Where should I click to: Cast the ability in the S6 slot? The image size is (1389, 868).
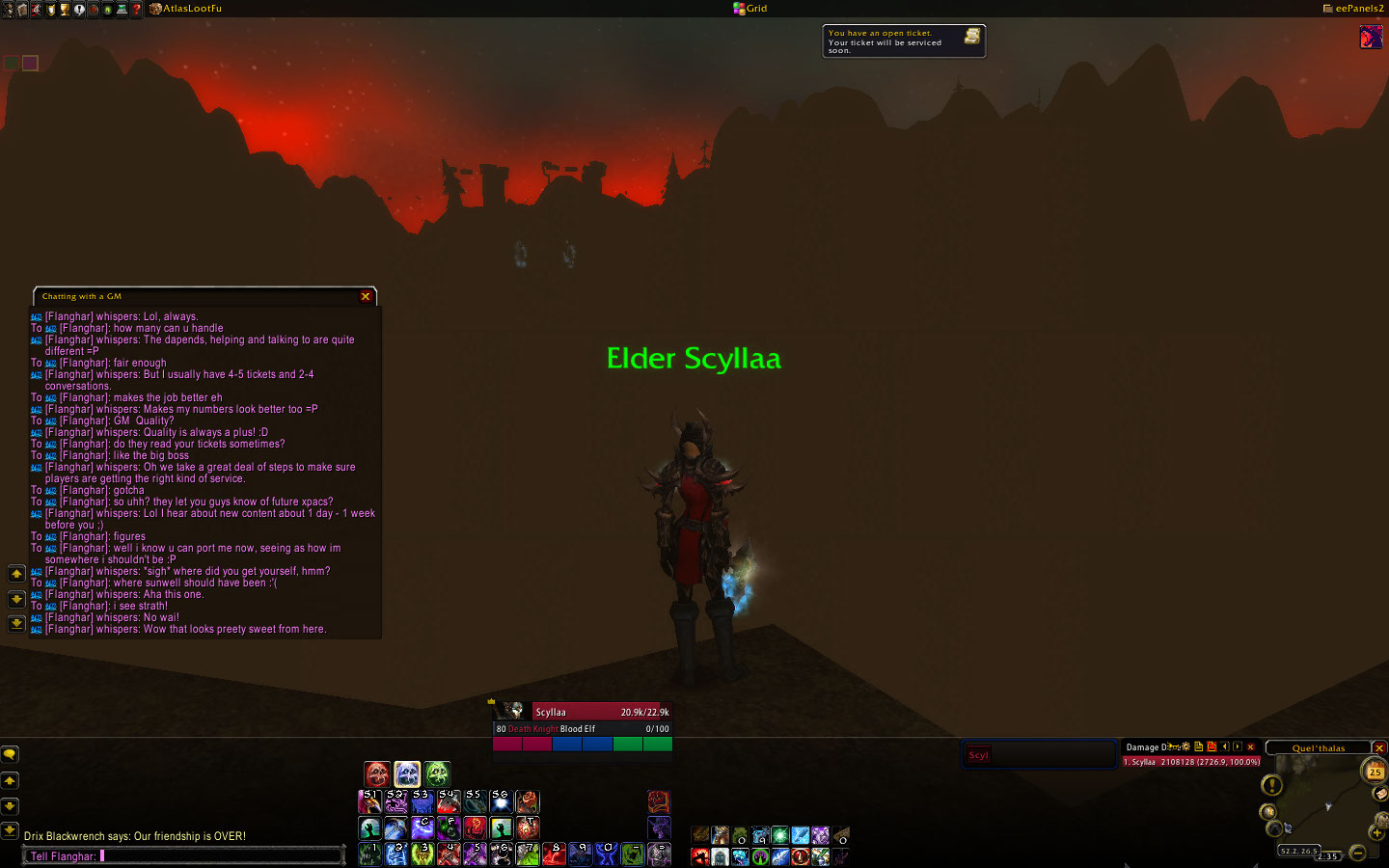click(x=501, y=801)
